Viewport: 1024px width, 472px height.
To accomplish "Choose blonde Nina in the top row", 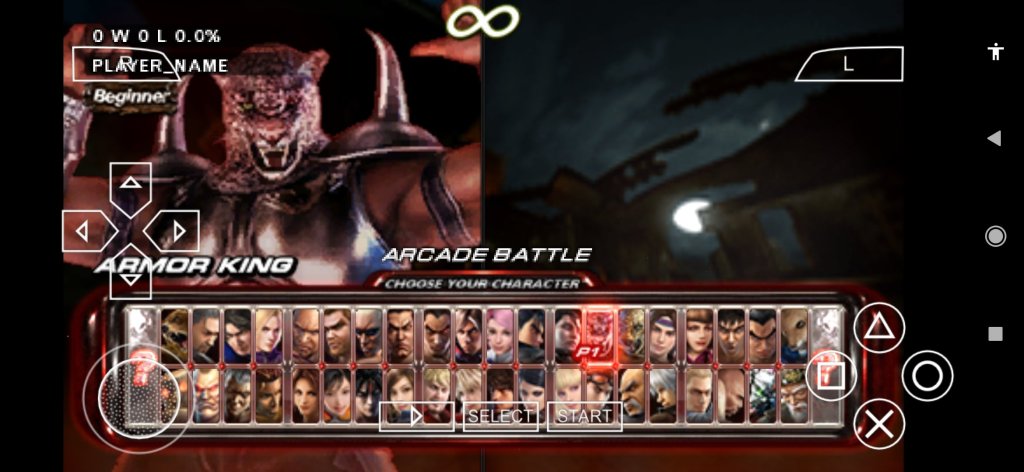I will pyautogui.click(x=270, y=335).
